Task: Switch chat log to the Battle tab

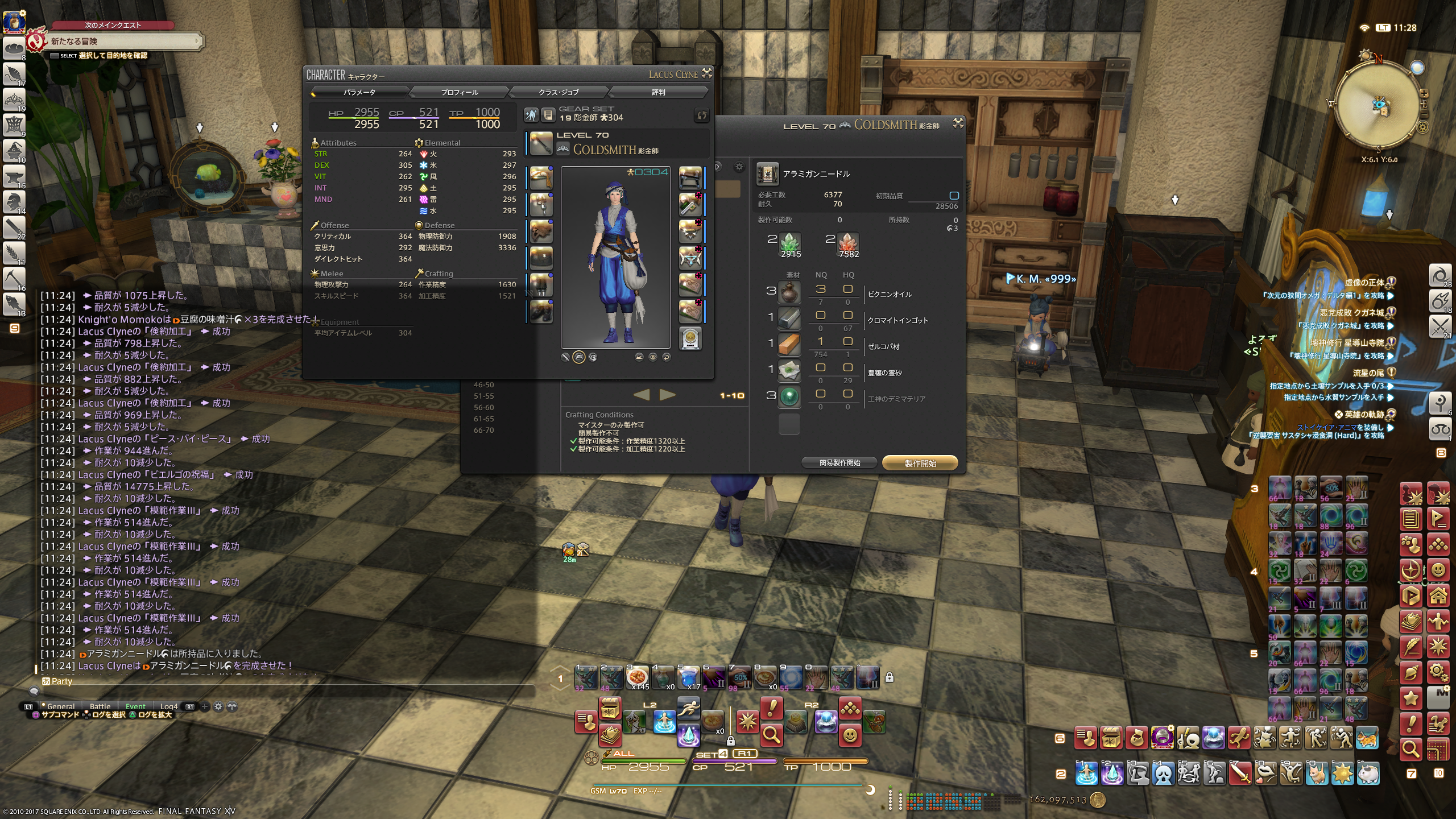Action: [x=100, y=706]
